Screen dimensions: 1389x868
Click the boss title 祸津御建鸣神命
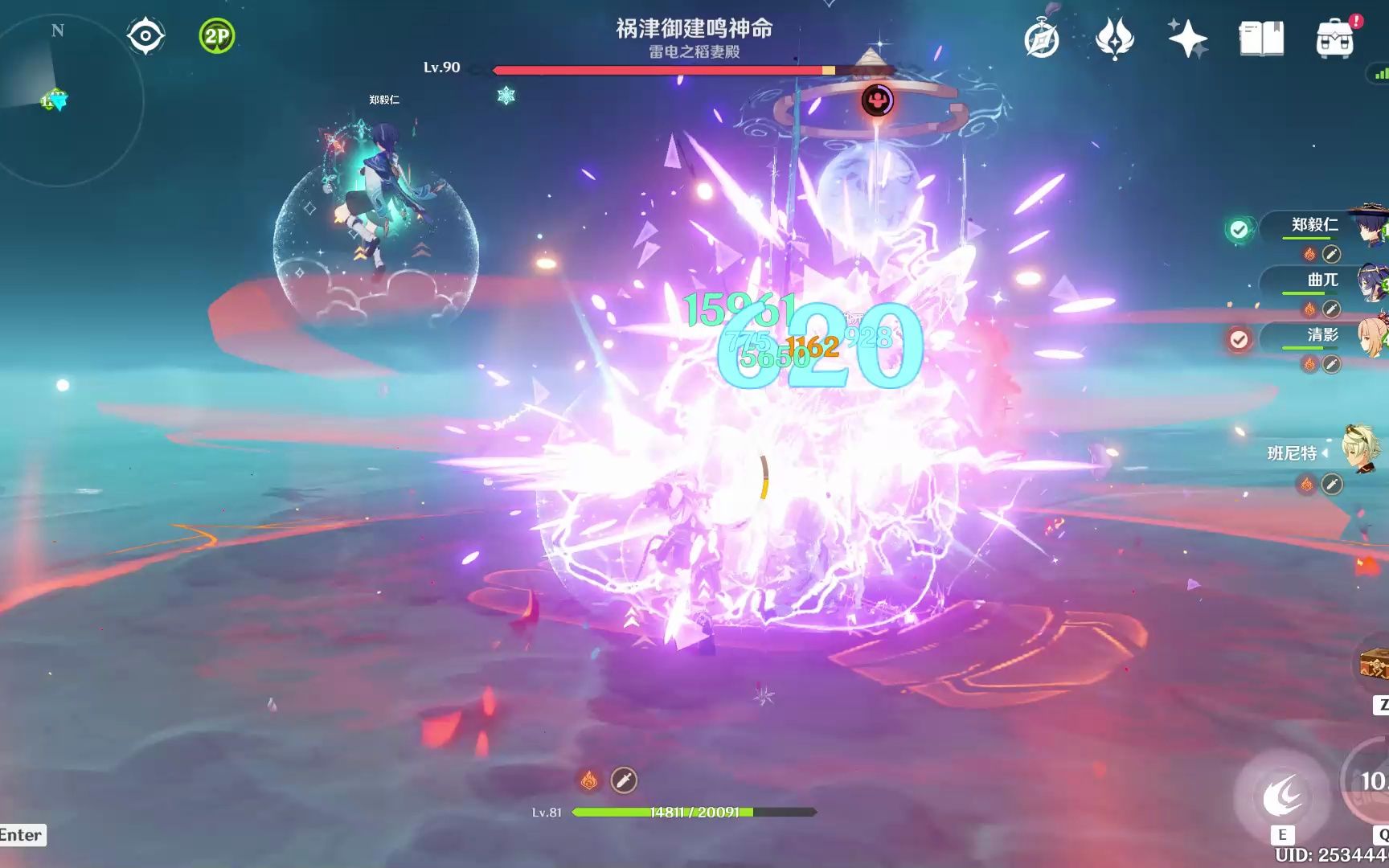(x=693, y=29)
